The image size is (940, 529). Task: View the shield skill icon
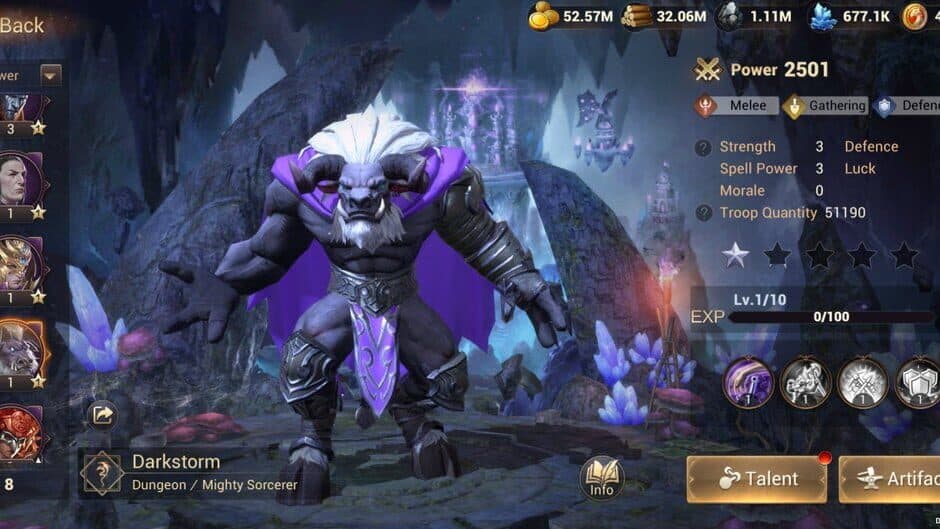point(918,381)
